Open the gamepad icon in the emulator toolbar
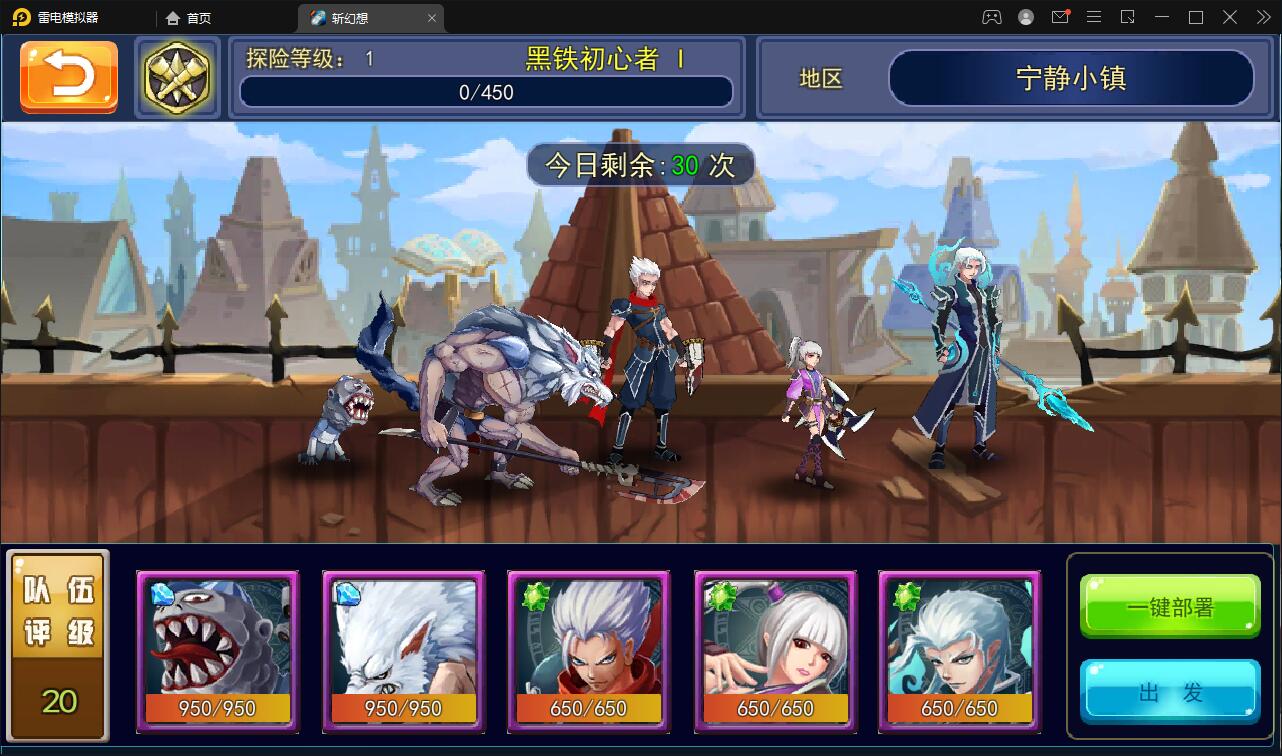 (991, 17)
